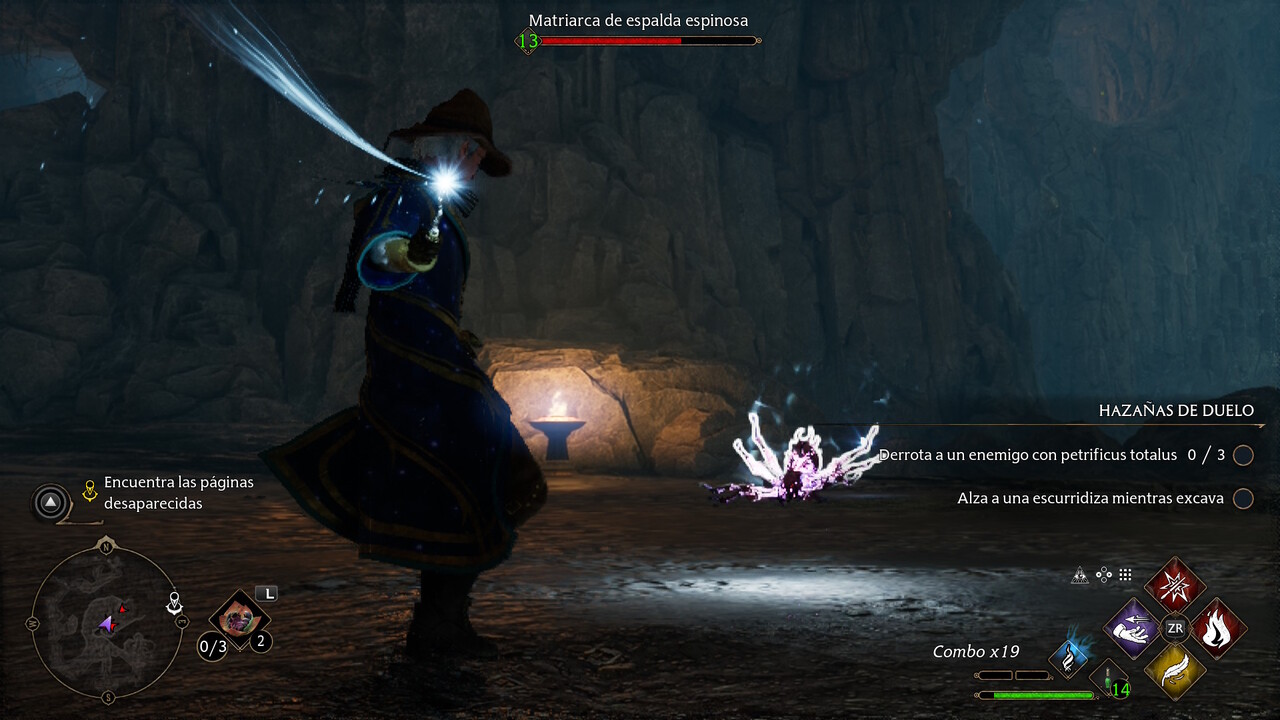
Task: Cast the Expelliarmus red starburst spell
Action: (x=1175, y=585)
